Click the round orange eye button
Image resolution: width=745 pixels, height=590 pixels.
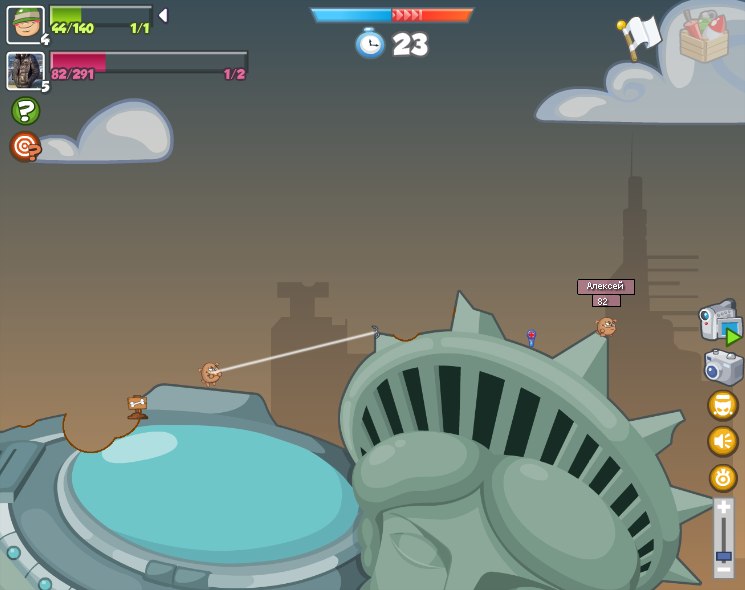pyautogui.click(x=723, y=477)
